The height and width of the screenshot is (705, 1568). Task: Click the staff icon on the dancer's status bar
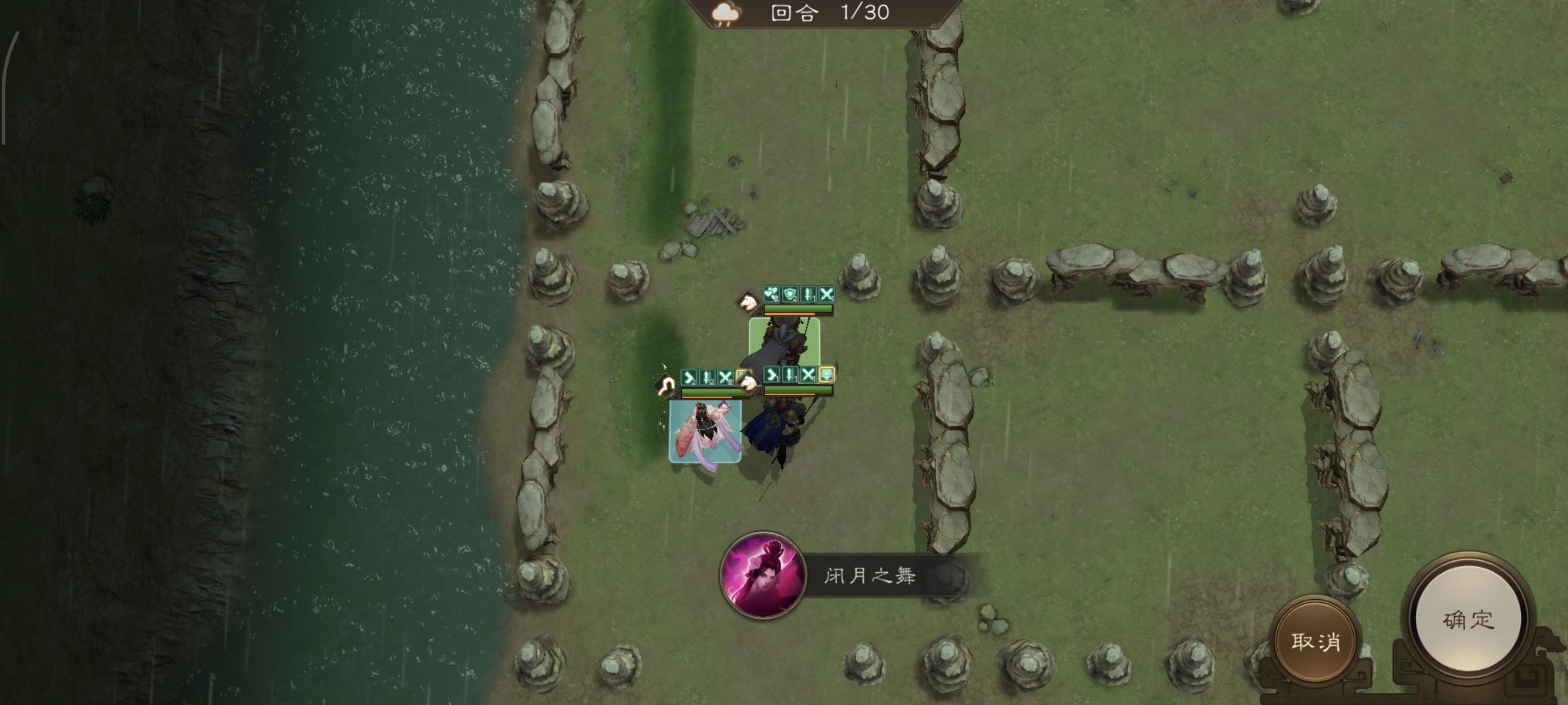(706, 377)
